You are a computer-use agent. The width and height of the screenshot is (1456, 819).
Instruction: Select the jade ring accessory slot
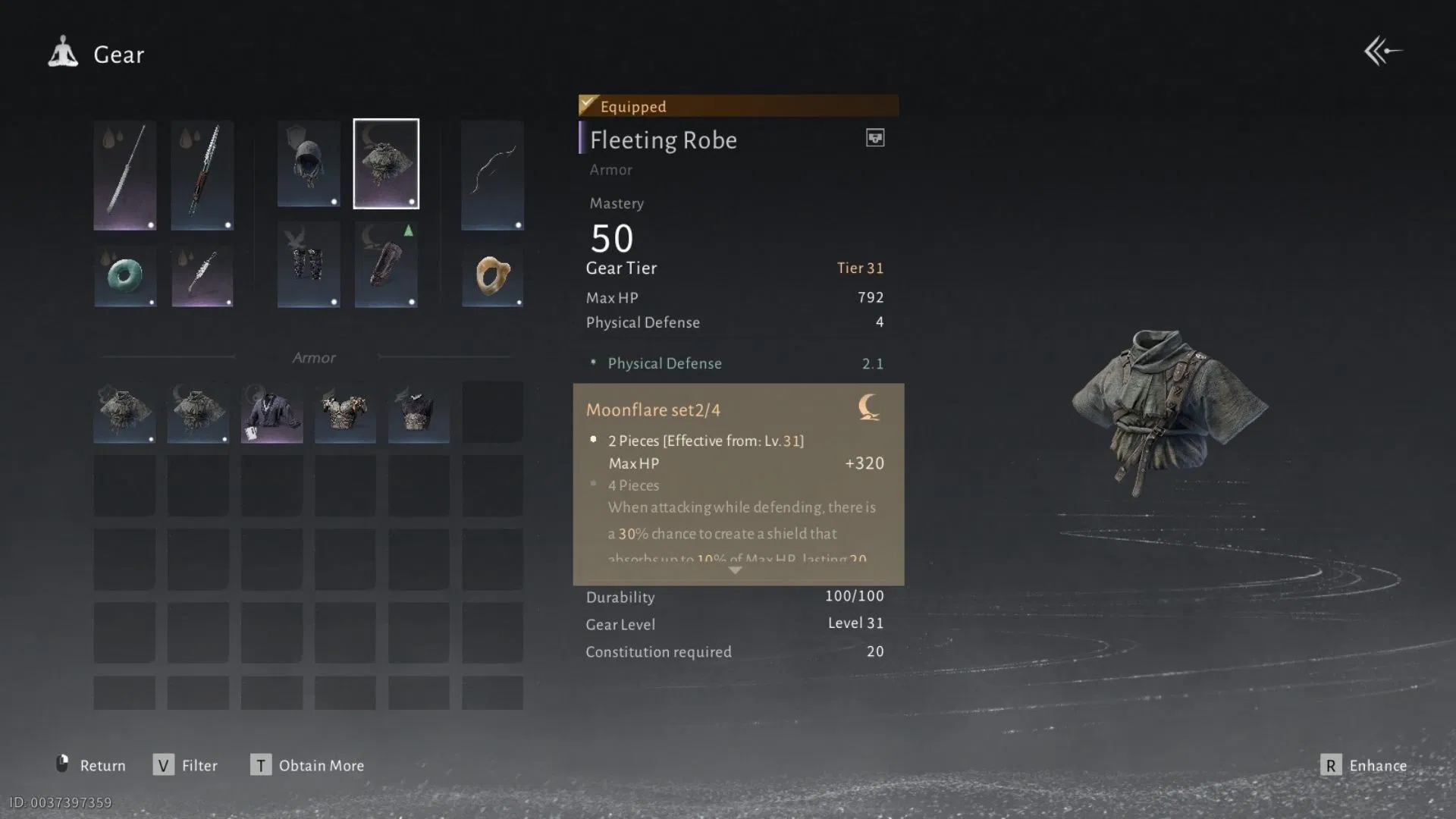pos(125,275)
